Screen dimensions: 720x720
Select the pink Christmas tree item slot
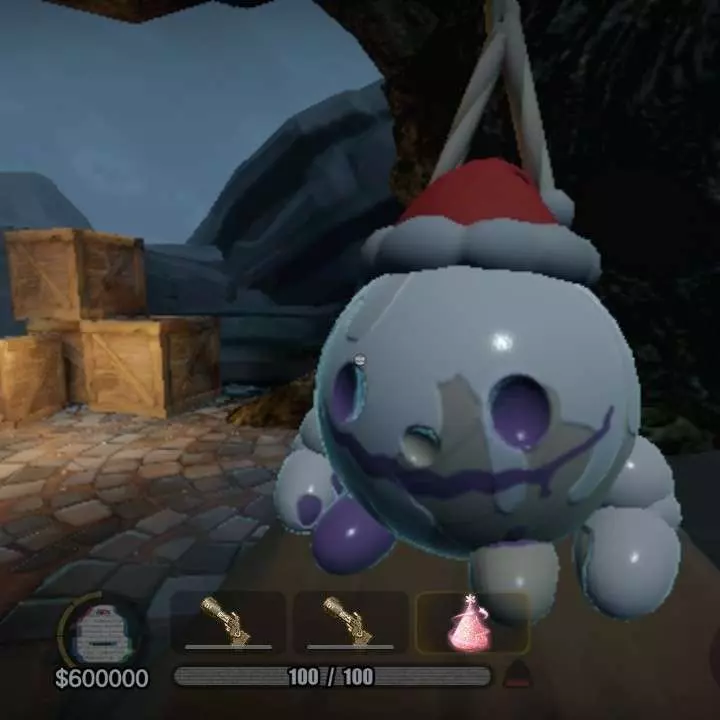click(x=472, y=623)
